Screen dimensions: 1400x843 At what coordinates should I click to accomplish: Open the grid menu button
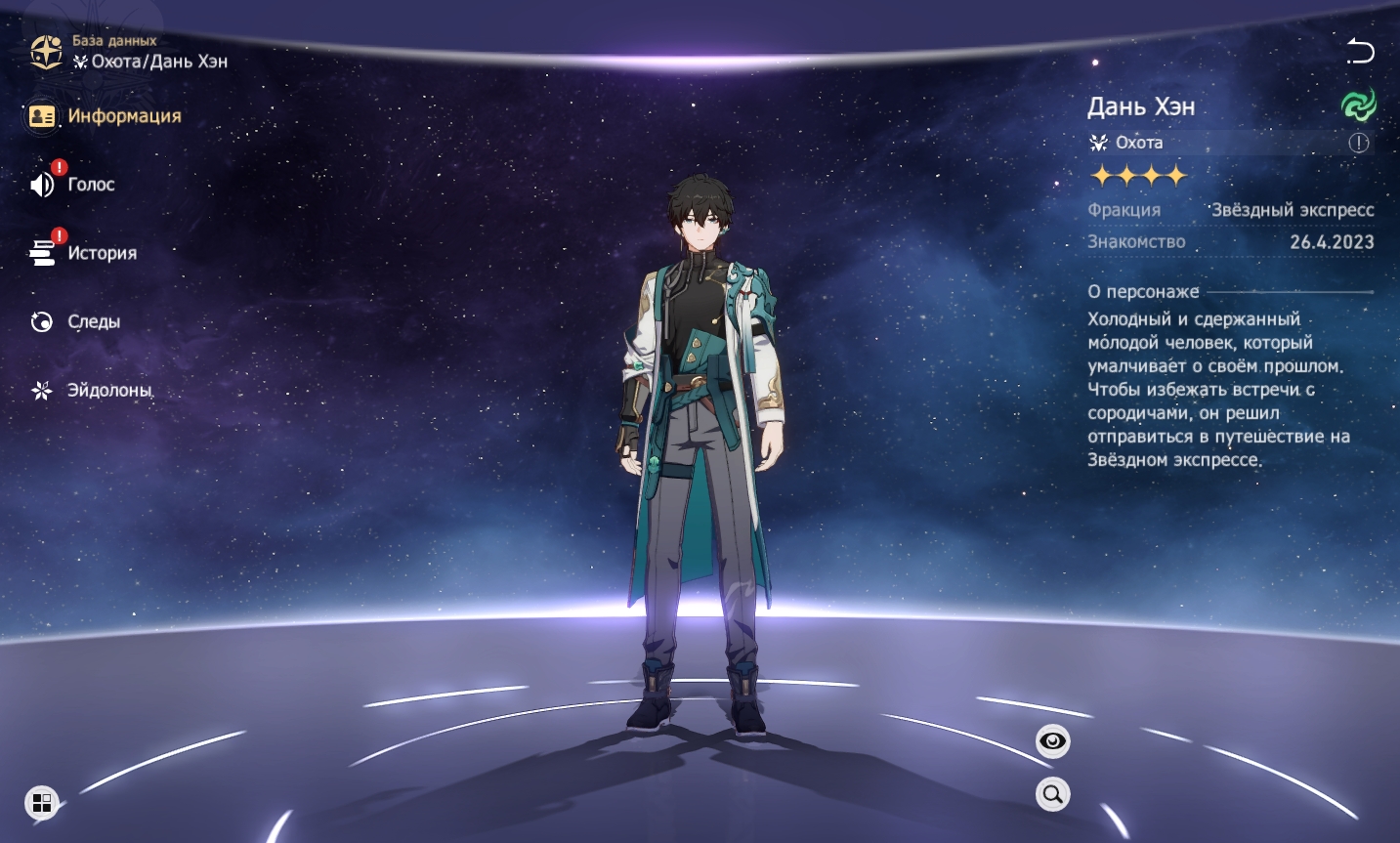click(42, 803)
